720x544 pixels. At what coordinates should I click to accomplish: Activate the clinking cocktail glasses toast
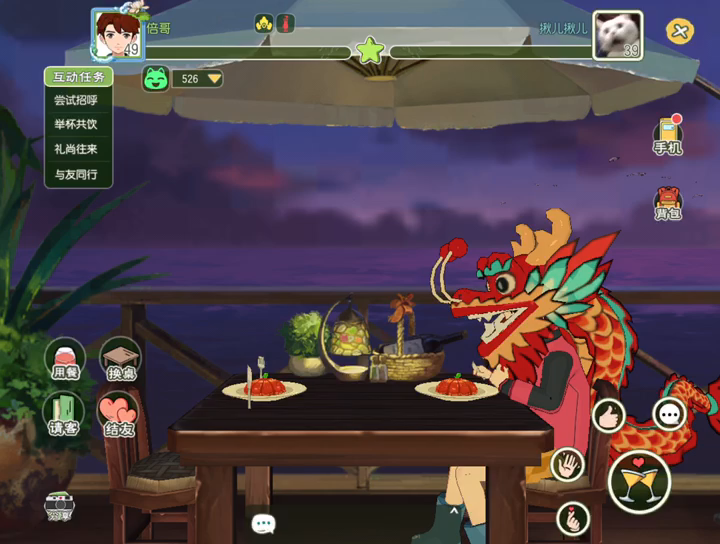coord(637,481)
